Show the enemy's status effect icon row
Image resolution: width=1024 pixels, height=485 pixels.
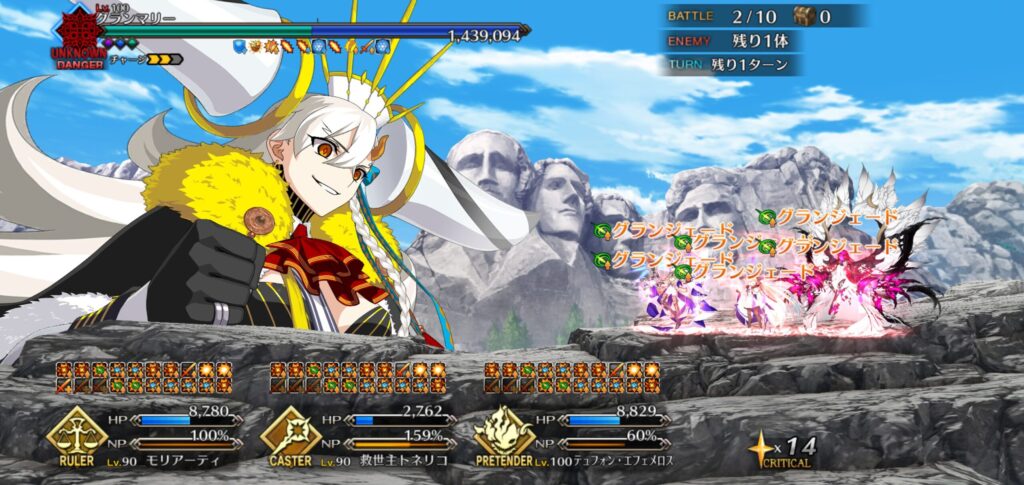pos(311,46)
